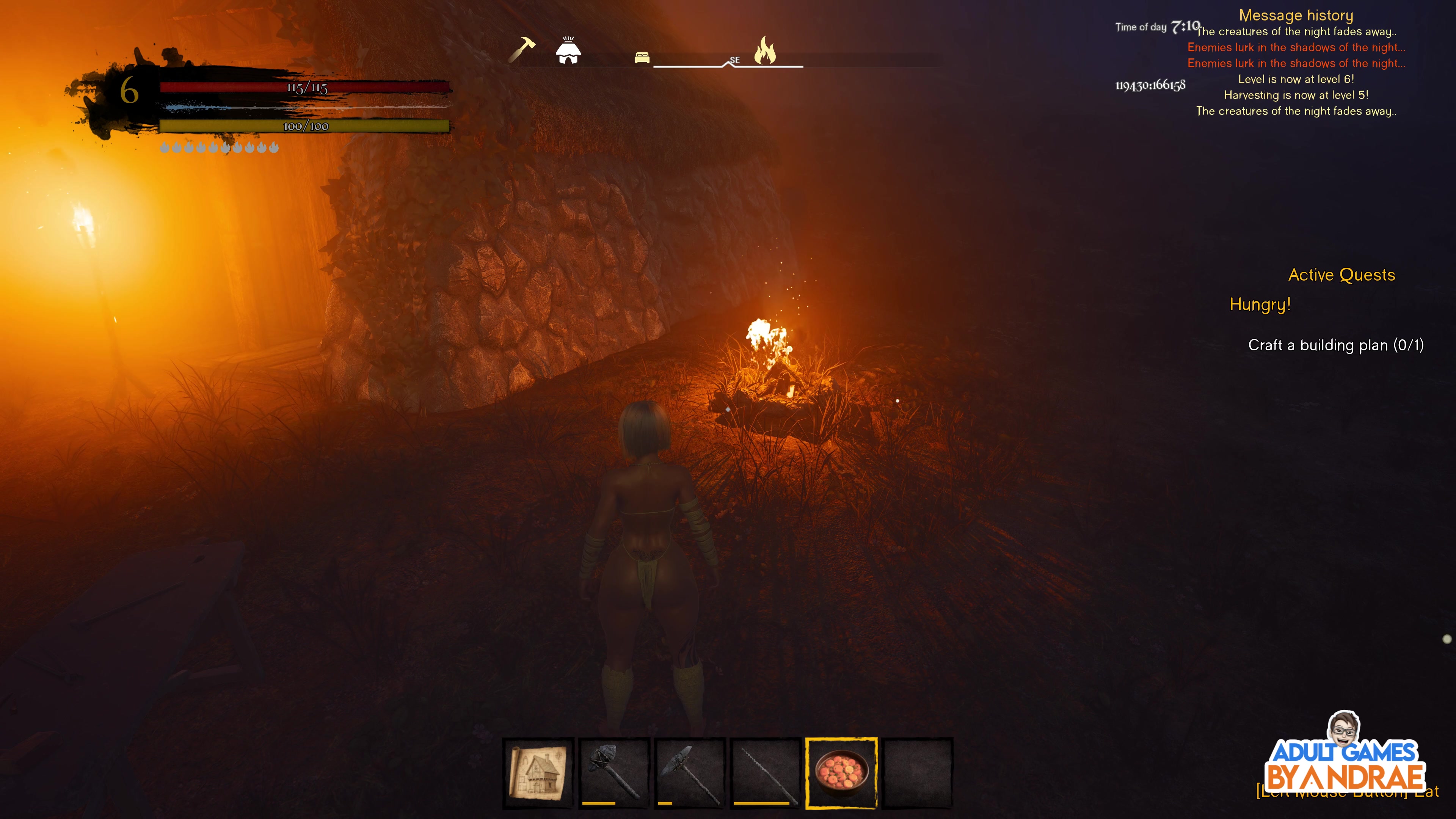Click the hut marker on the compass
This screenshot has height=819, width=1456.
point(568,51)
